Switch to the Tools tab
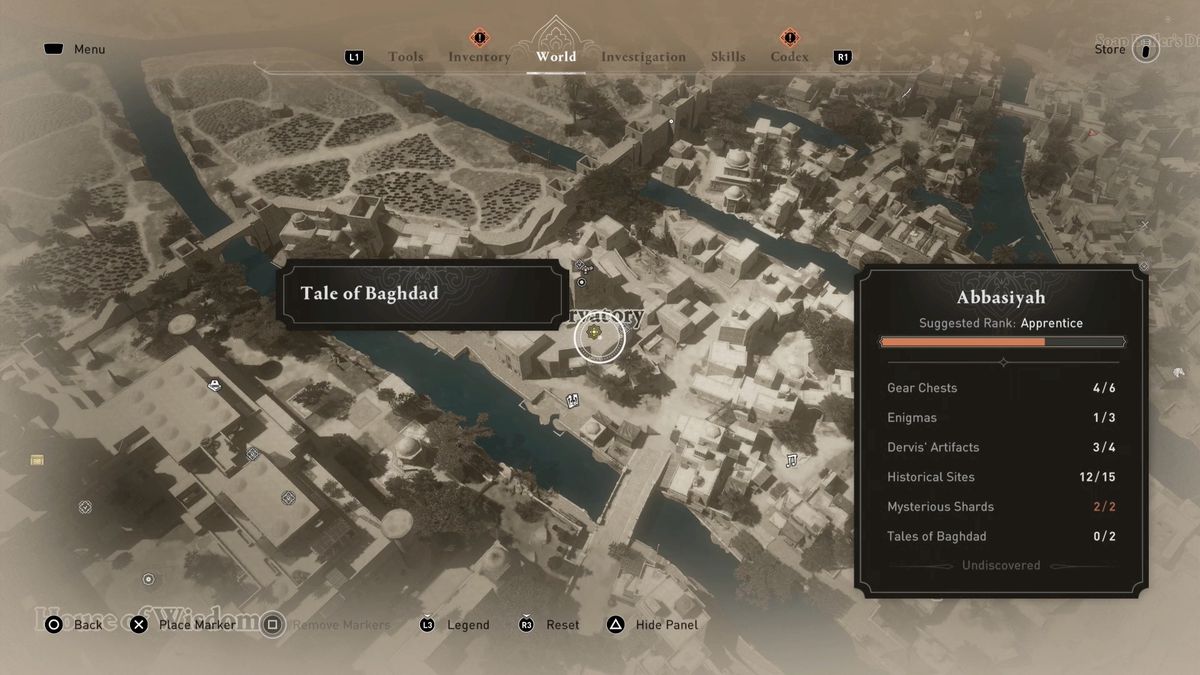The height and width of the screenshot is (675, 1200). [x=405, y=57]
